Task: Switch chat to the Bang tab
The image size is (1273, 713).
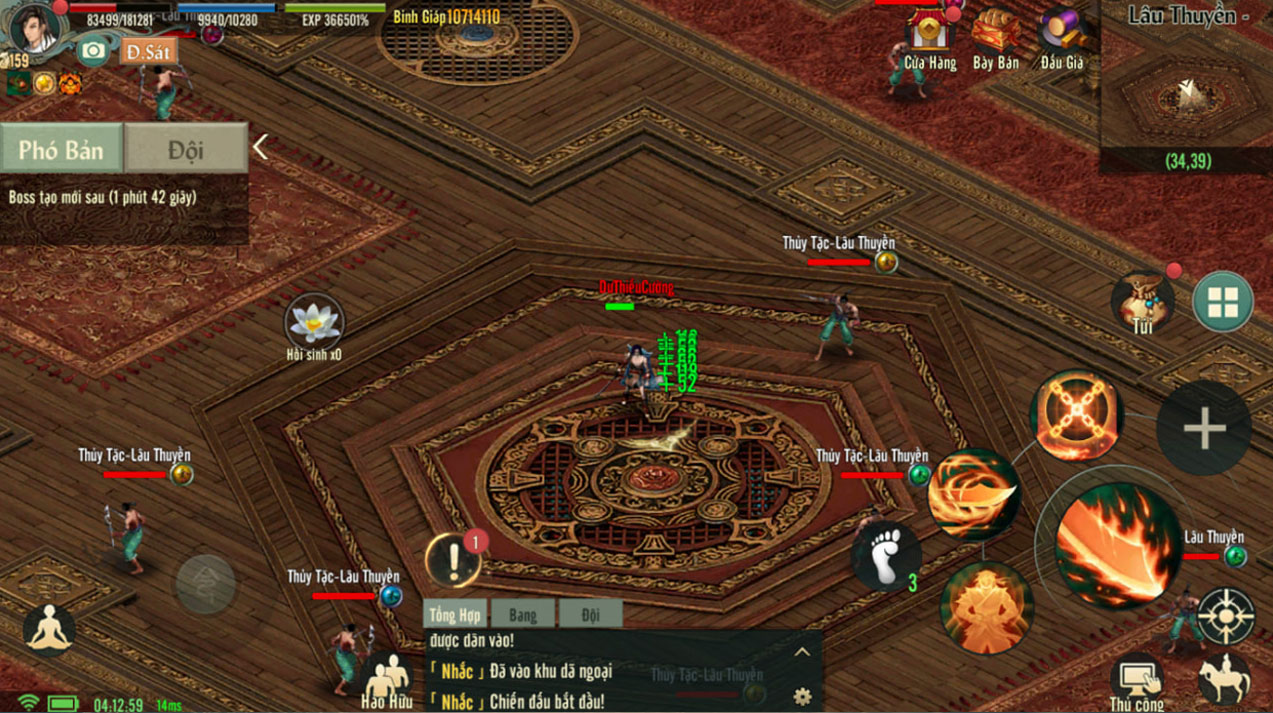Action: tap(522, 615)
